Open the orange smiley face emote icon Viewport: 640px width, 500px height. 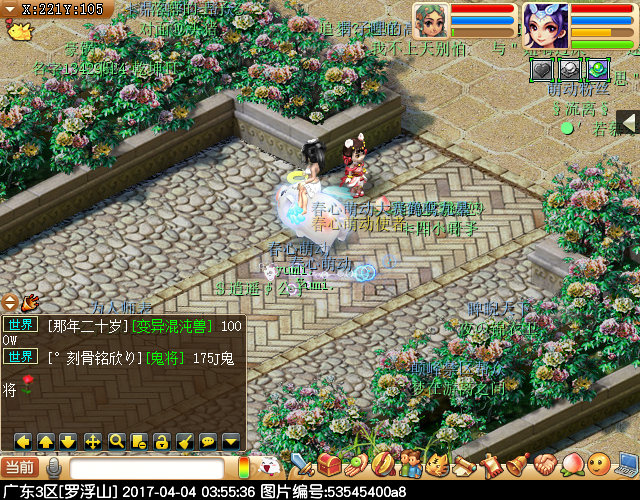point(598,465)
